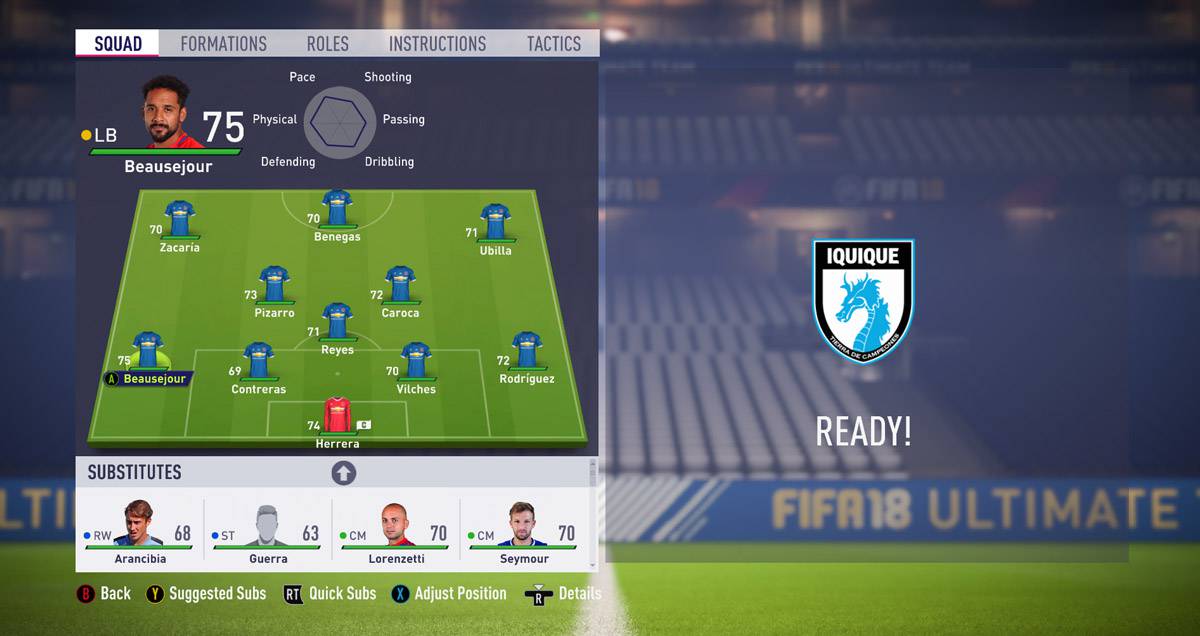Select the Squad tab
1200x636 pixels.
point(118,44)
